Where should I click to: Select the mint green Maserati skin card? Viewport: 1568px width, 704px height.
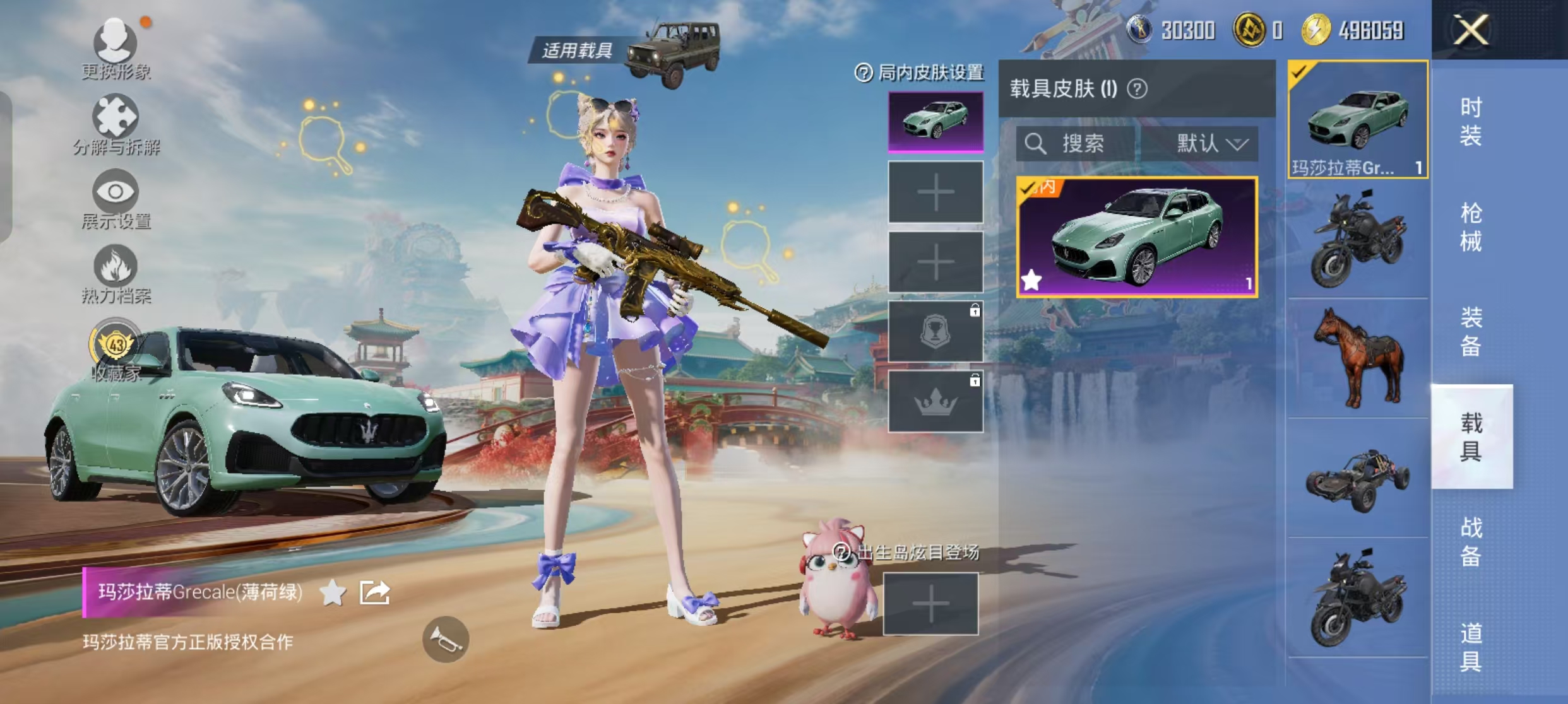(x=1136, y=237)
